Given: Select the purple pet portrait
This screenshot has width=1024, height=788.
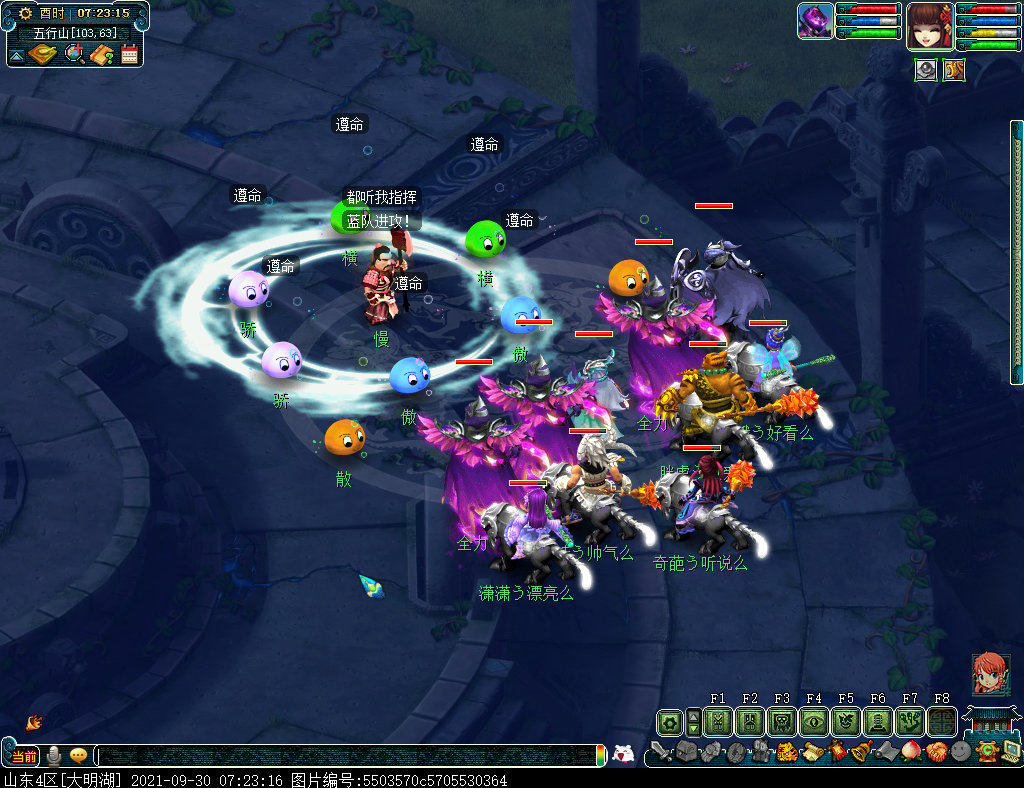Looking at the screenshot, I should click(x=815, y=21).
